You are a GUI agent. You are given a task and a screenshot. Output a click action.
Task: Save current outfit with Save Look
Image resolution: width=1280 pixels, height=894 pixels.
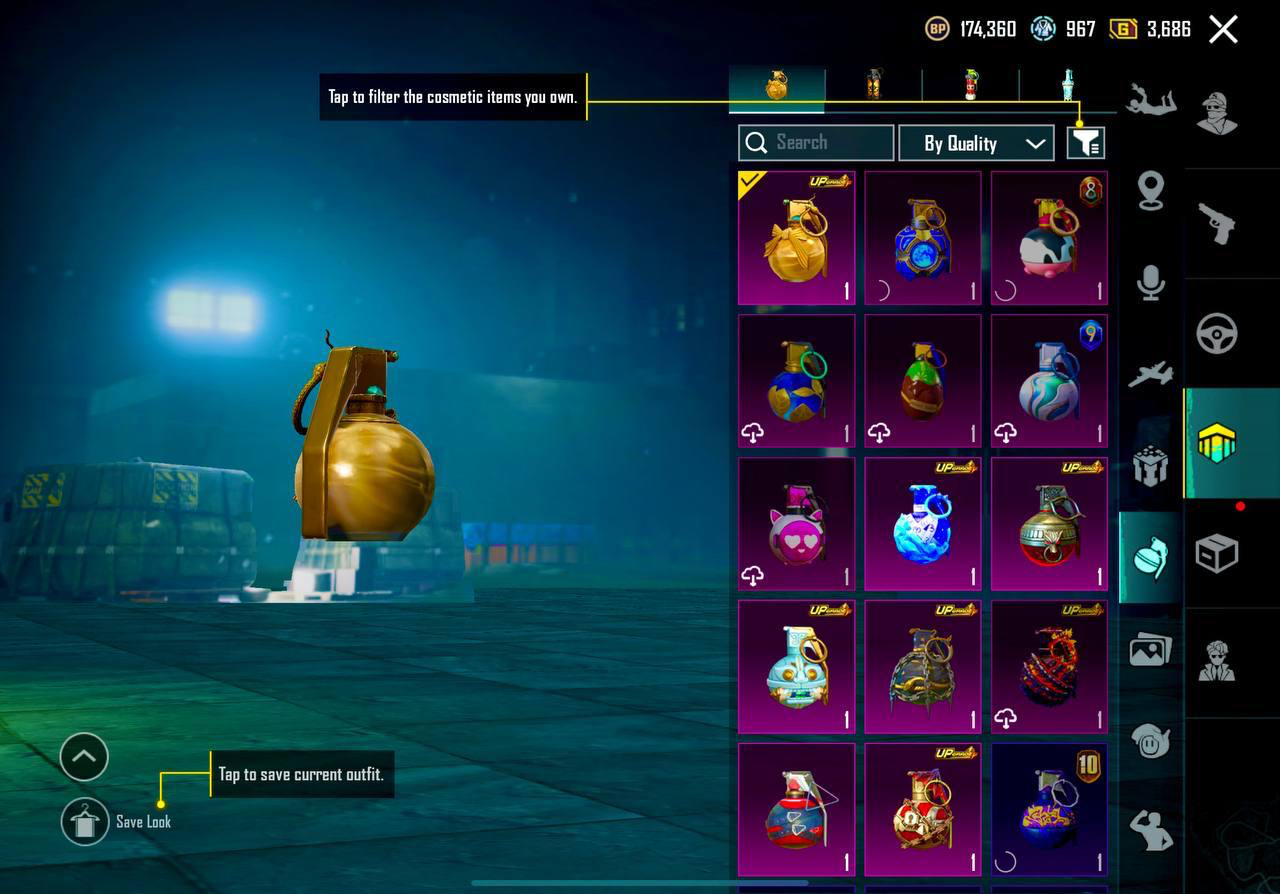pyautogui.click(x=85, y=821)
